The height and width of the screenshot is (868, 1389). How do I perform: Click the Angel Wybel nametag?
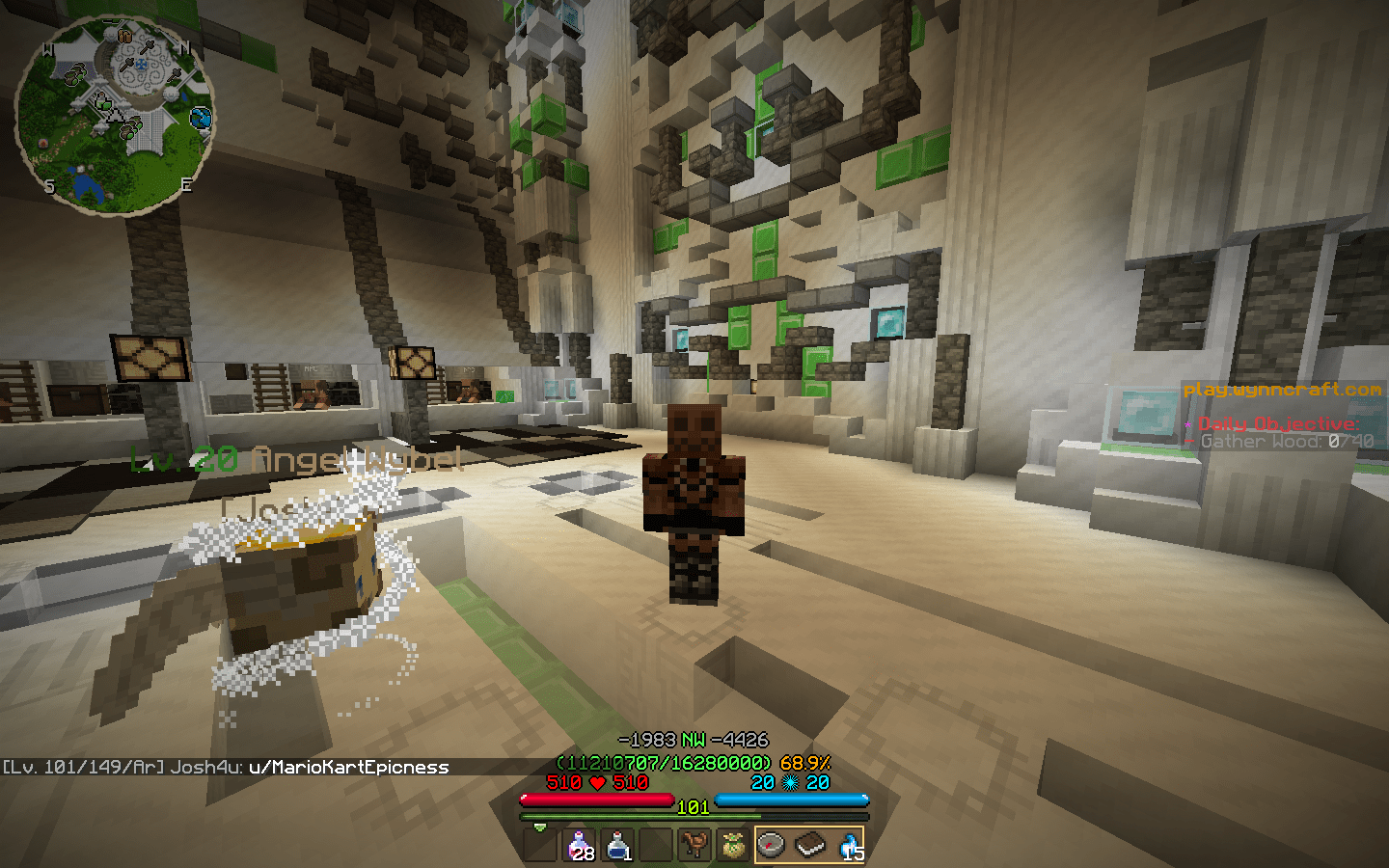294,459
